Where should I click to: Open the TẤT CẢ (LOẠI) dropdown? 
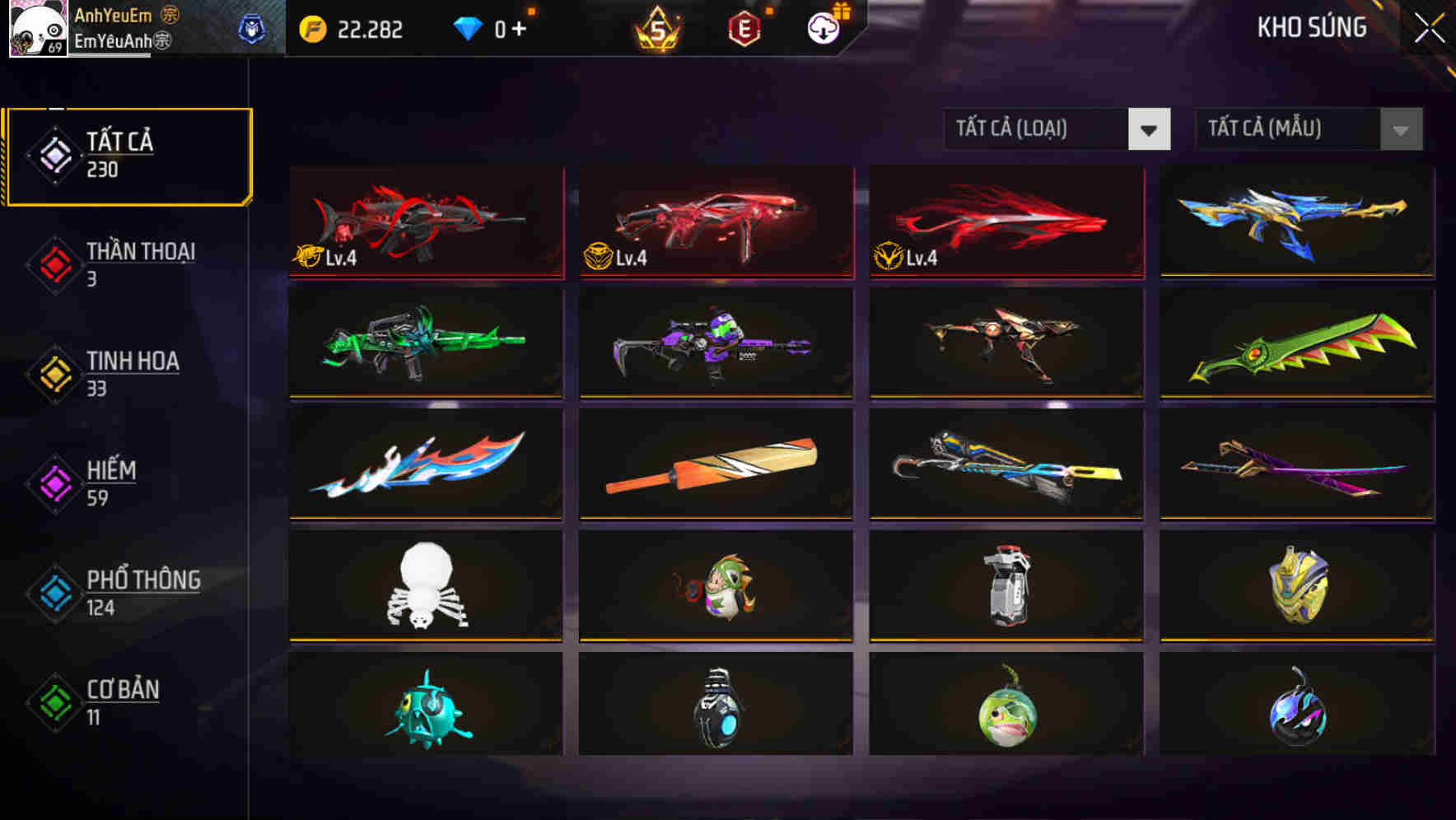(x=1038, y=129)
